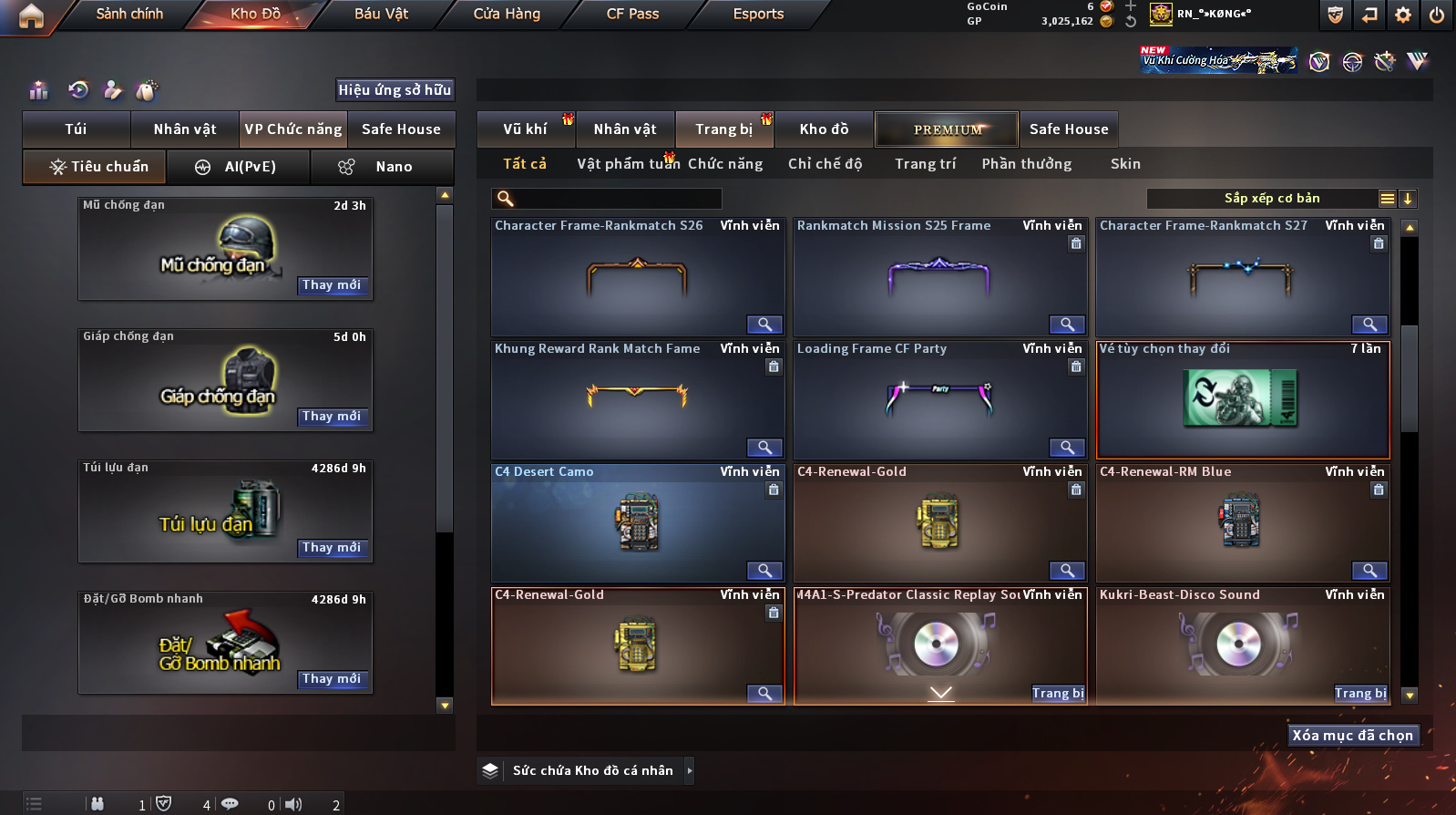The image size is (1456, 815).
Task: Open the Cửa Hàng shop menu
Action: click(x=507, y=14)
